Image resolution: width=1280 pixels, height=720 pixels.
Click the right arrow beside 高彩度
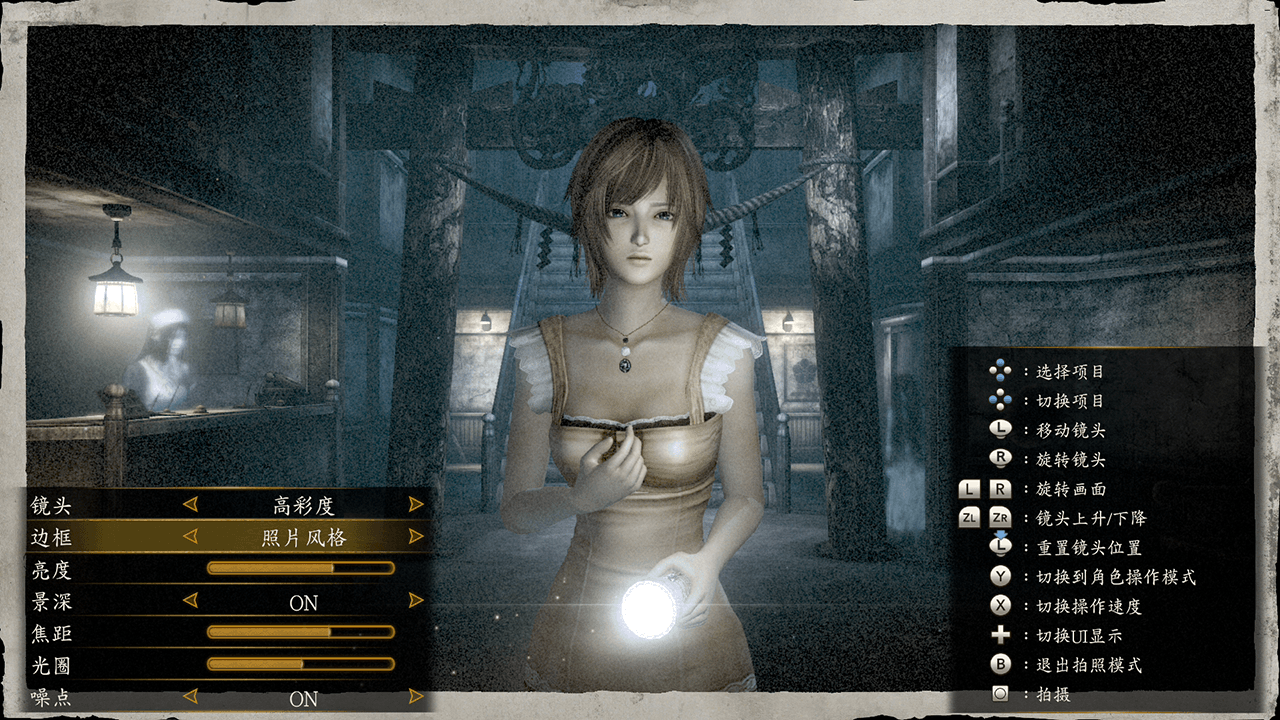point(416,505)
